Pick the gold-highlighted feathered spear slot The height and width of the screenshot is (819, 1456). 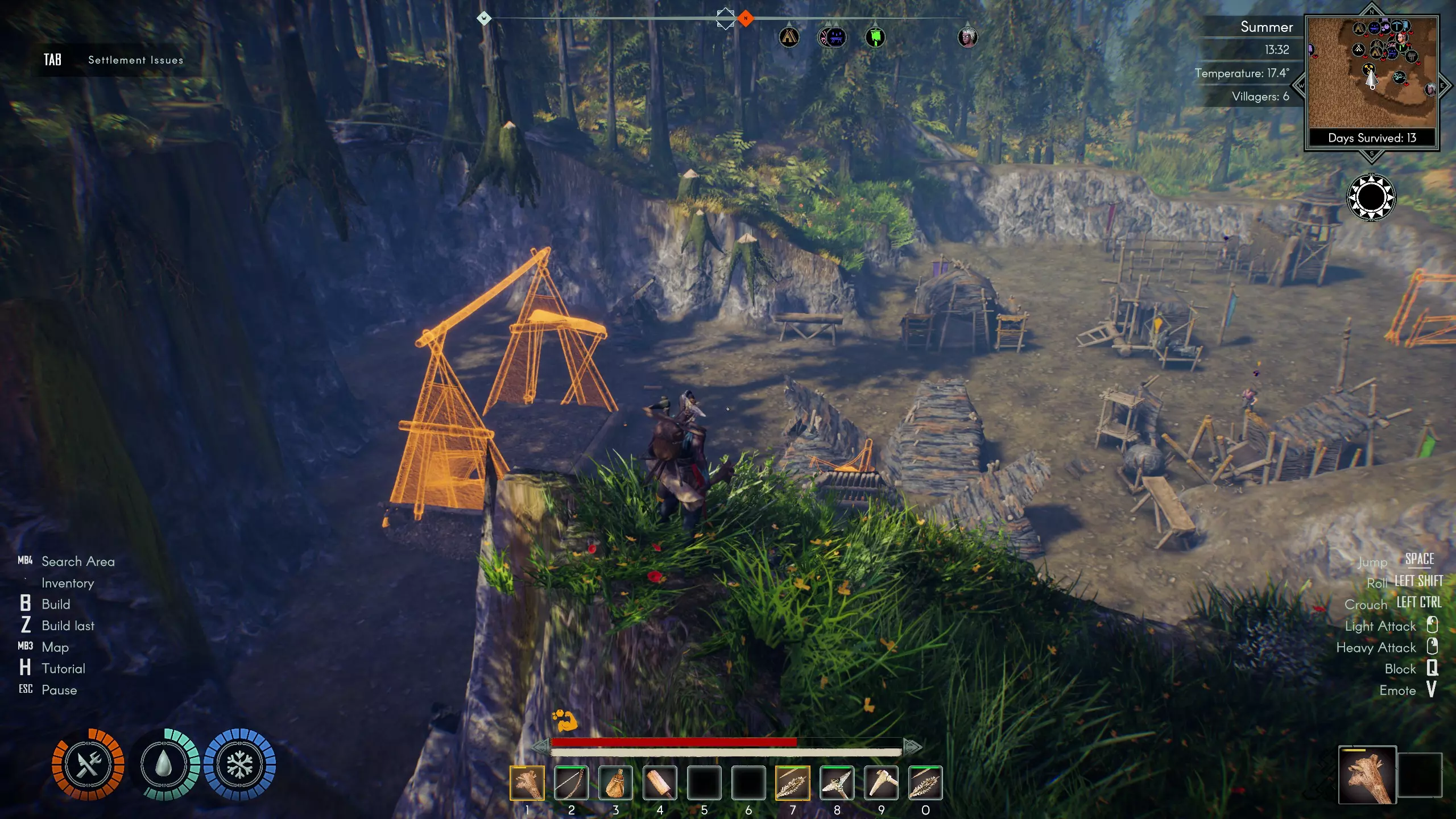click(792, 783)
